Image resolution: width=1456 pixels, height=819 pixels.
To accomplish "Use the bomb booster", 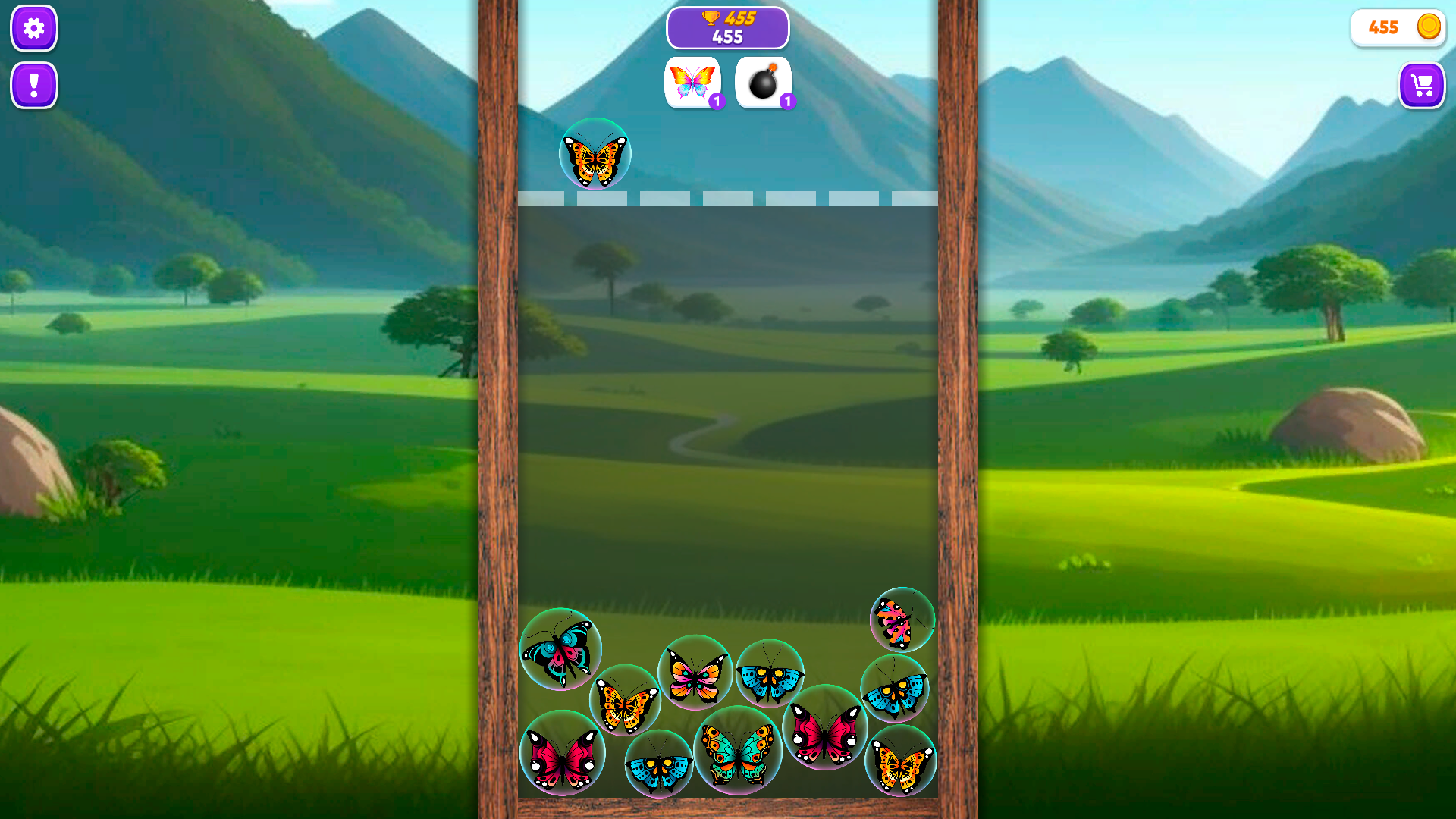I will tap(763, 82).
